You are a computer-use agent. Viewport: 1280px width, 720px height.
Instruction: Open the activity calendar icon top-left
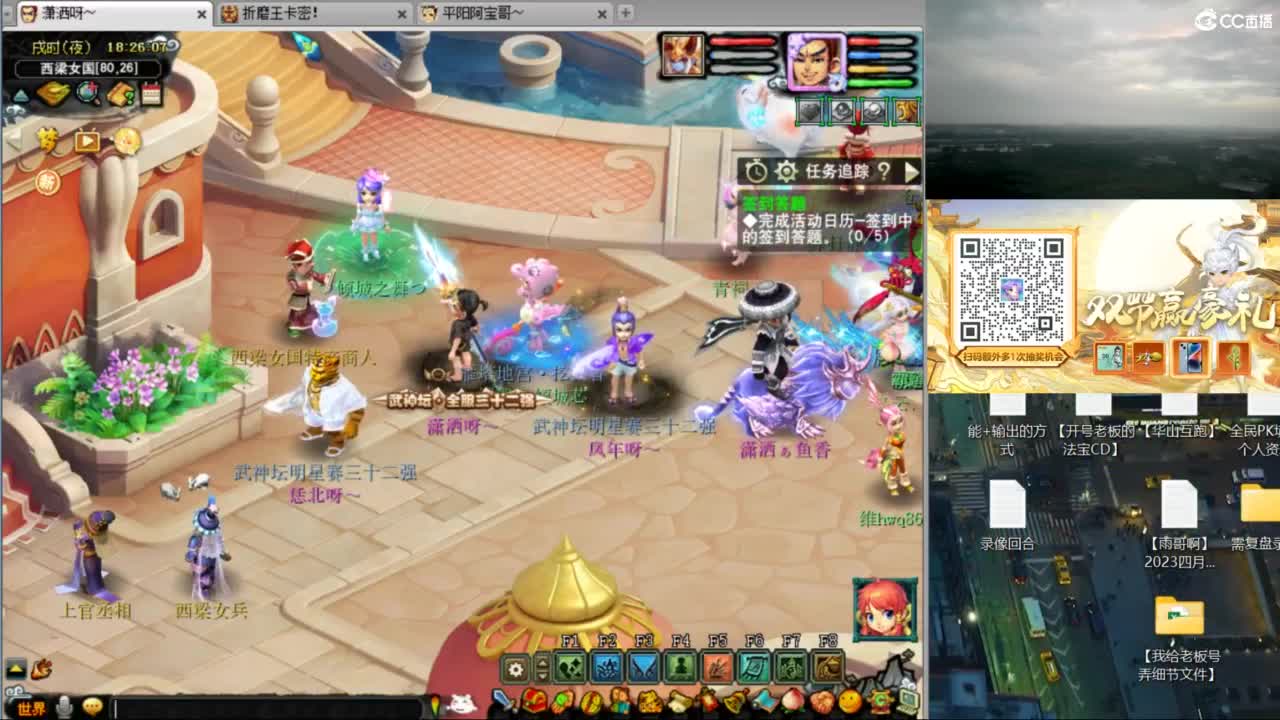[150, 93]
